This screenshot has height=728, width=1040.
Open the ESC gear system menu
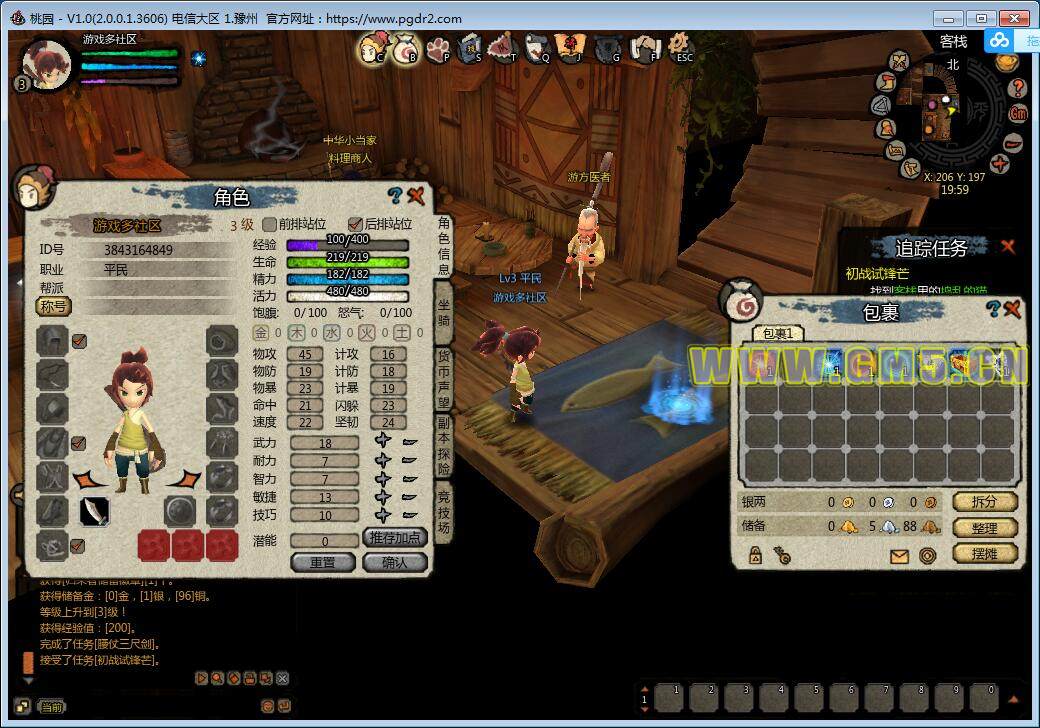682,46
